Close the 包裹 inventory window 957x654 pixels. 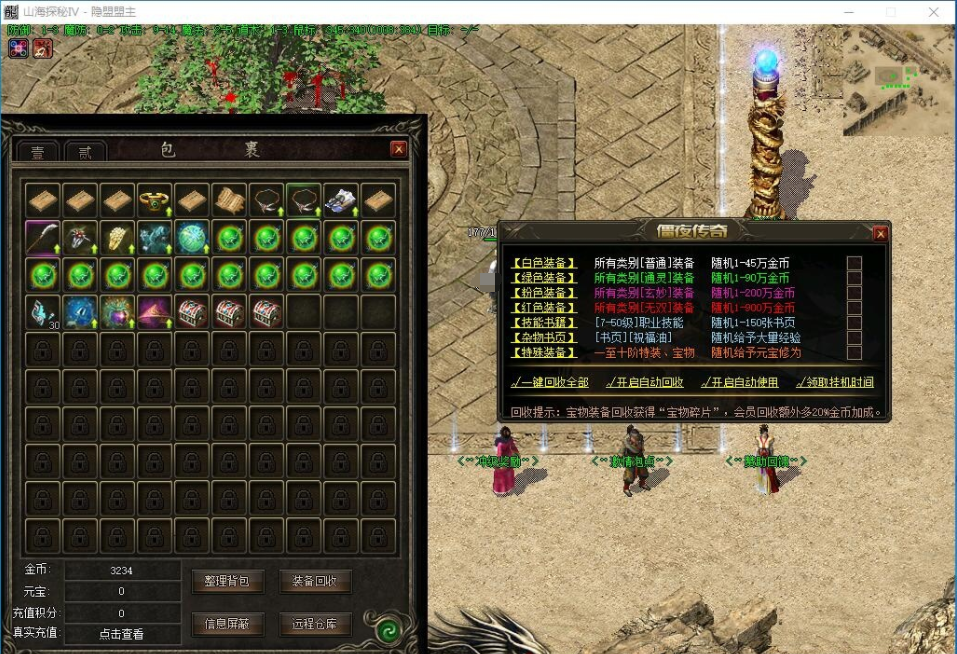click(398, 149)
